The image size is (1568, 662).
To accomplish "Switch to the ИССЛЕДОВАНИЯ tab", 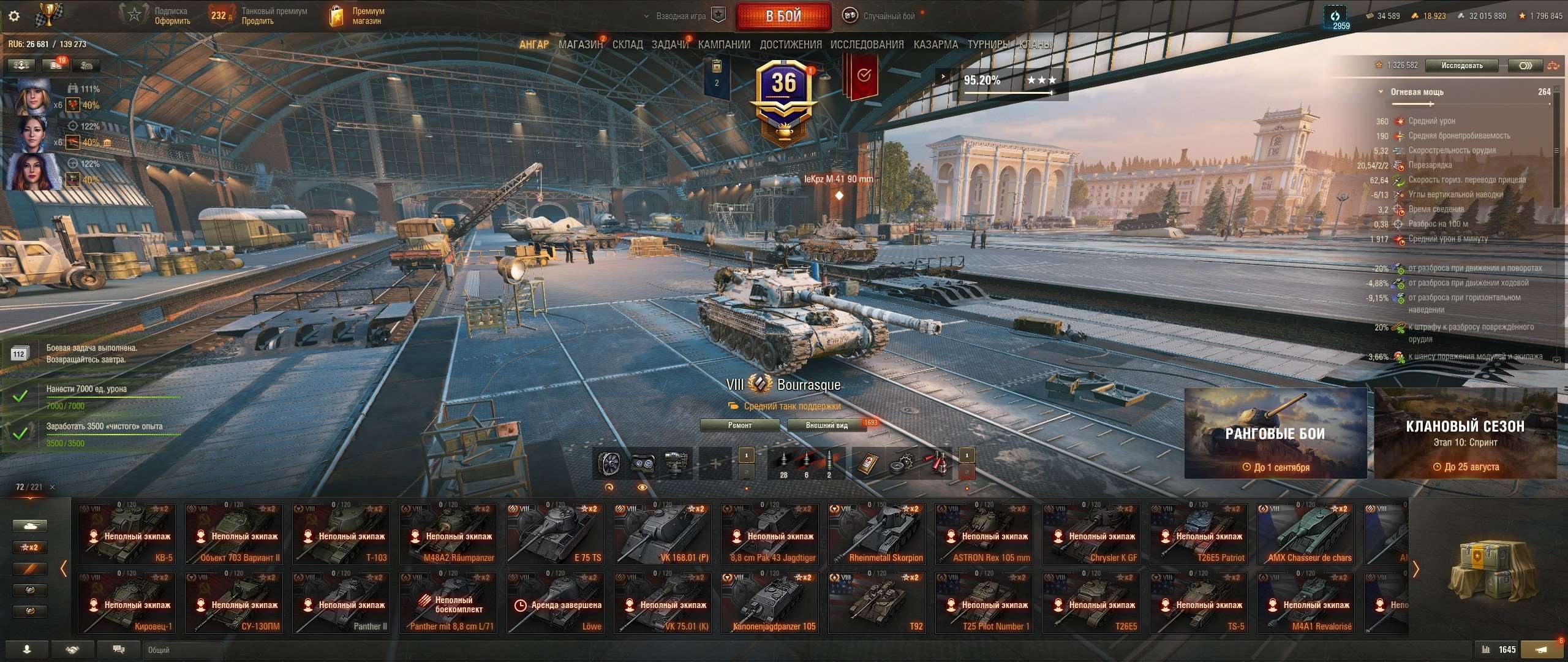I will 867,45.
